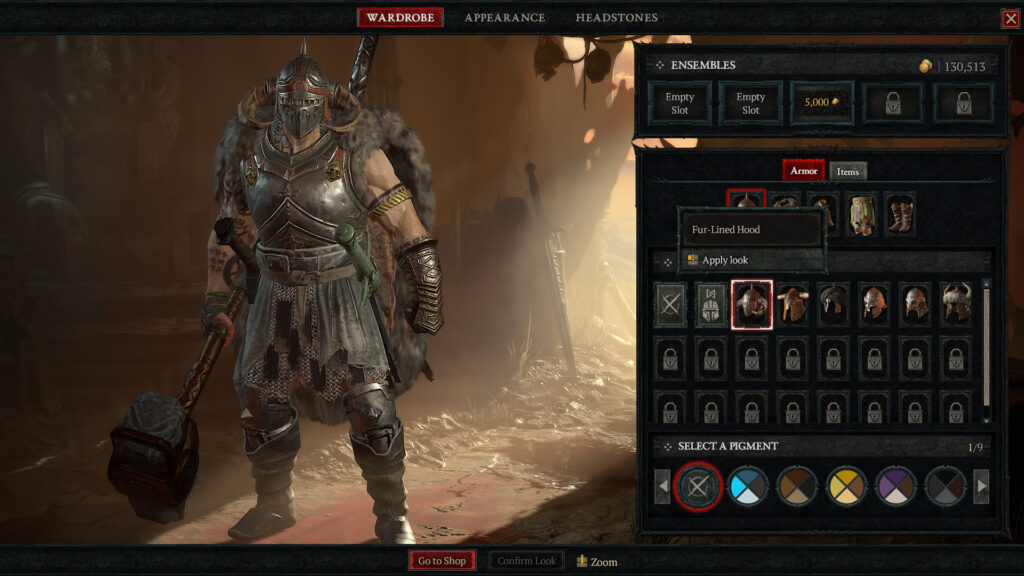
Task: Choose the purple pigment swatch
Action: pyautogui.click(x=895, y=487)
